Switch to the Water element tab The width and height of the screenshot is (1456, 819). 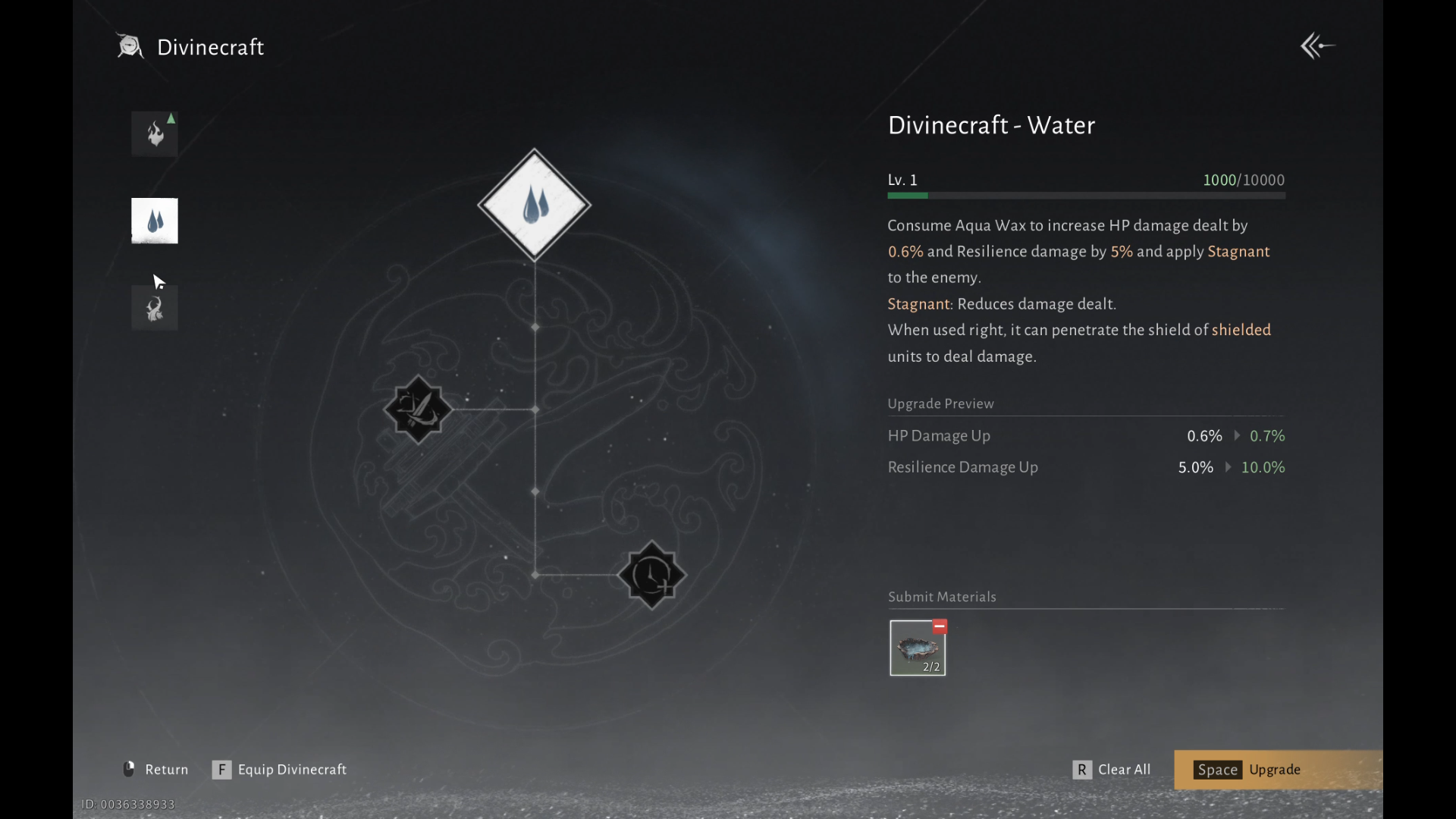tap(154, 221)
